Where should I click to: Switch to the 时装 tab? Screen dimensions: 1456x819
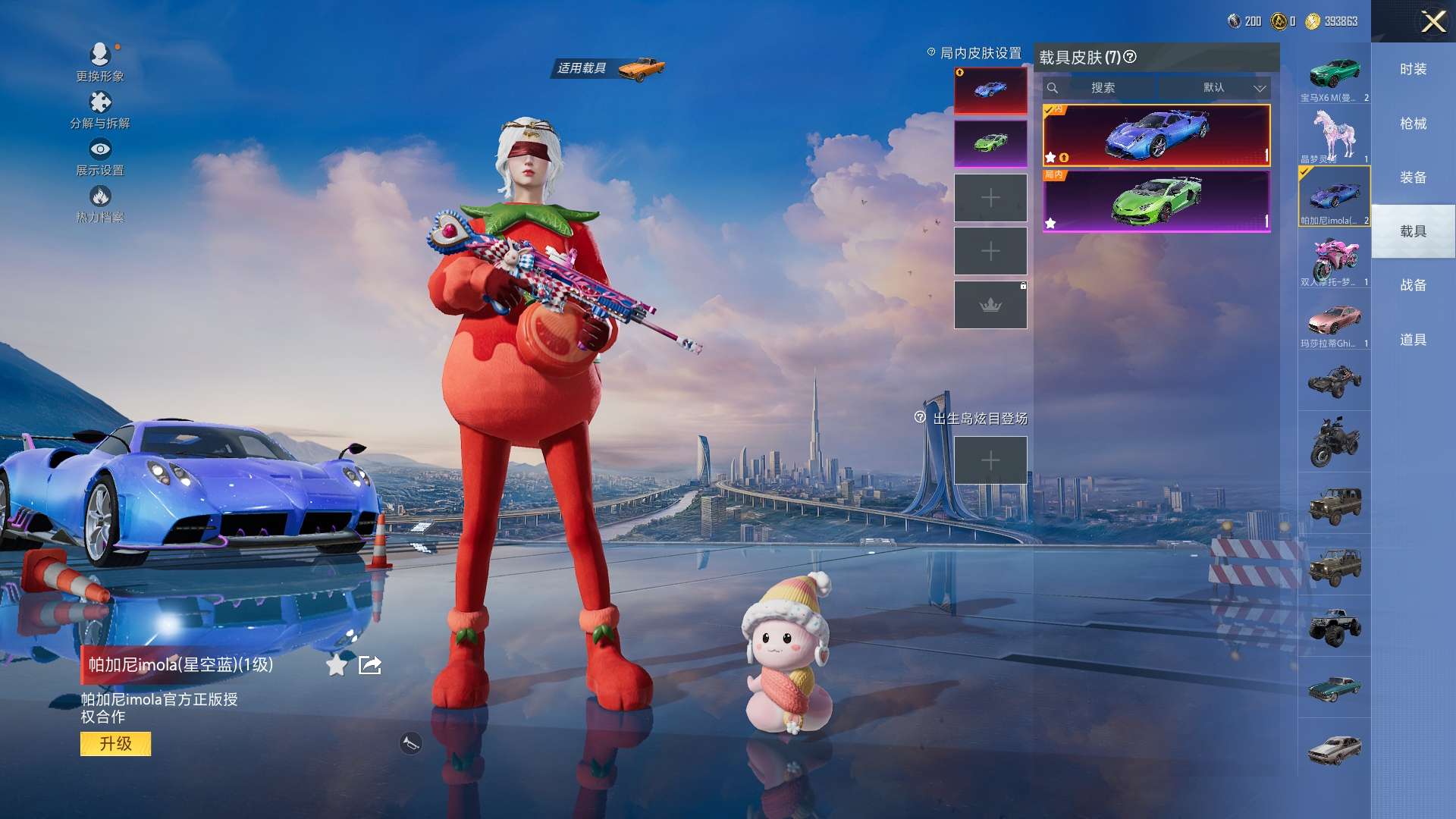pyautogui.click(x=1413, y=69)
